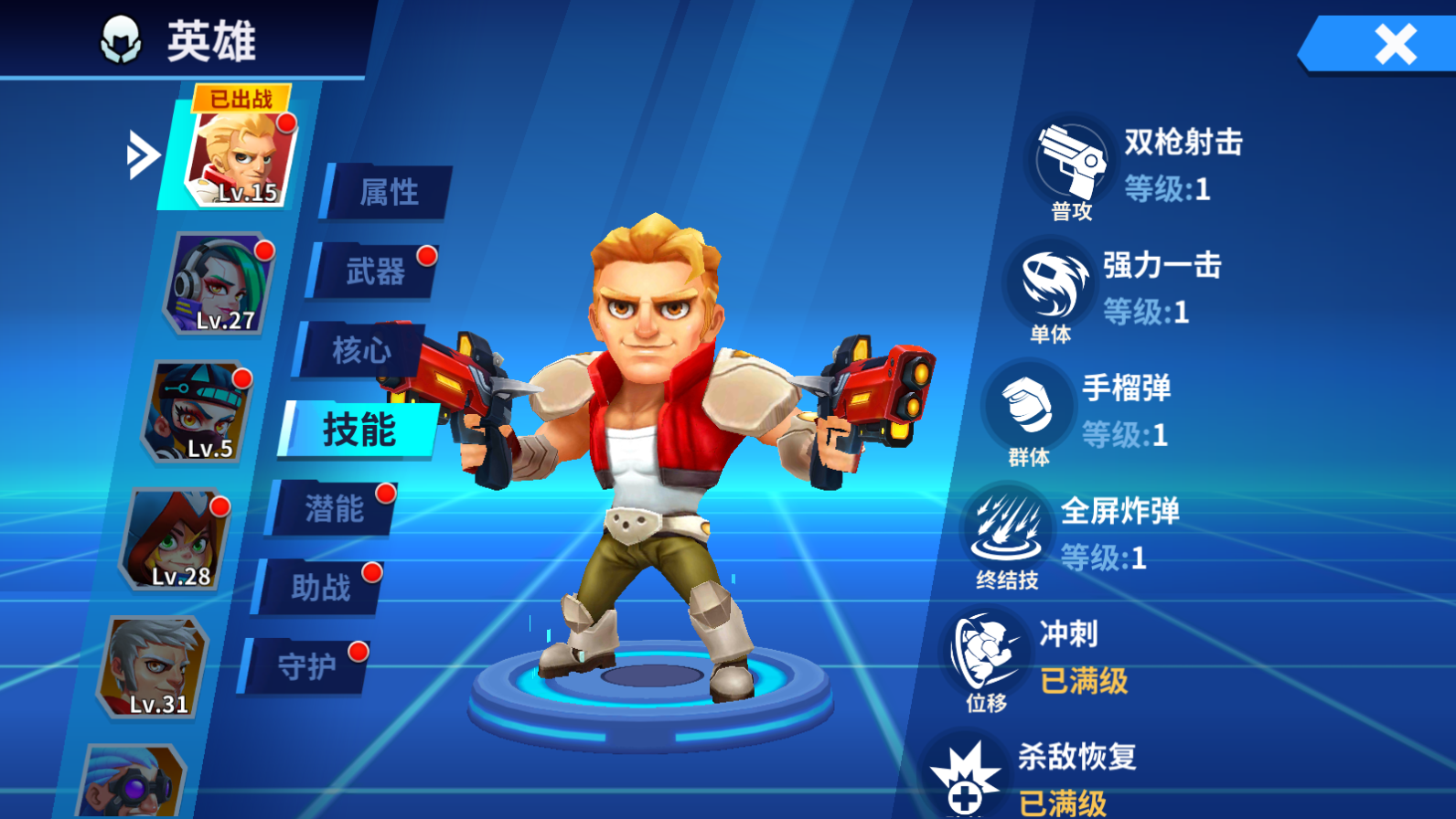Choose the gray-haired hero at Lv.31
Viewport: 1456px width, 819px height.
click(154, 667)
